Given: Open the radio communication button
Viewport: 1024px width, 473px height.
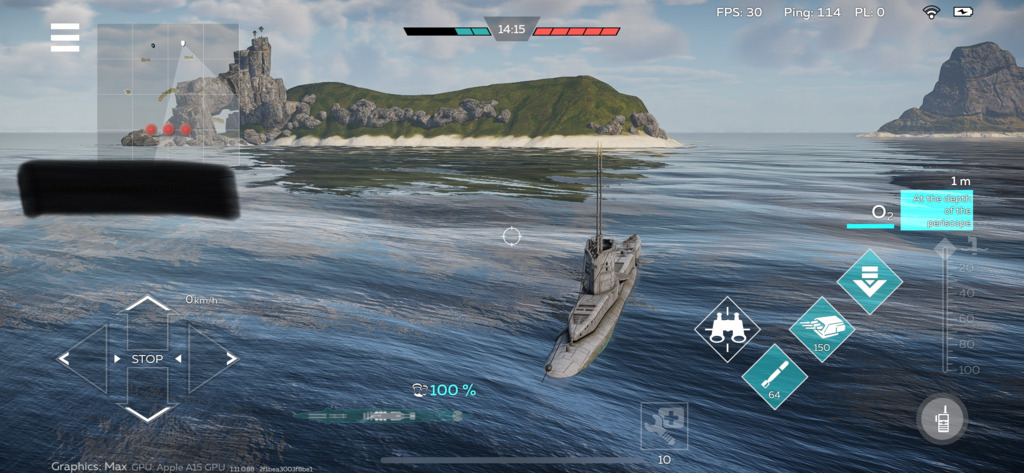Looking at the screenshot, I should [x=942, y=420].
